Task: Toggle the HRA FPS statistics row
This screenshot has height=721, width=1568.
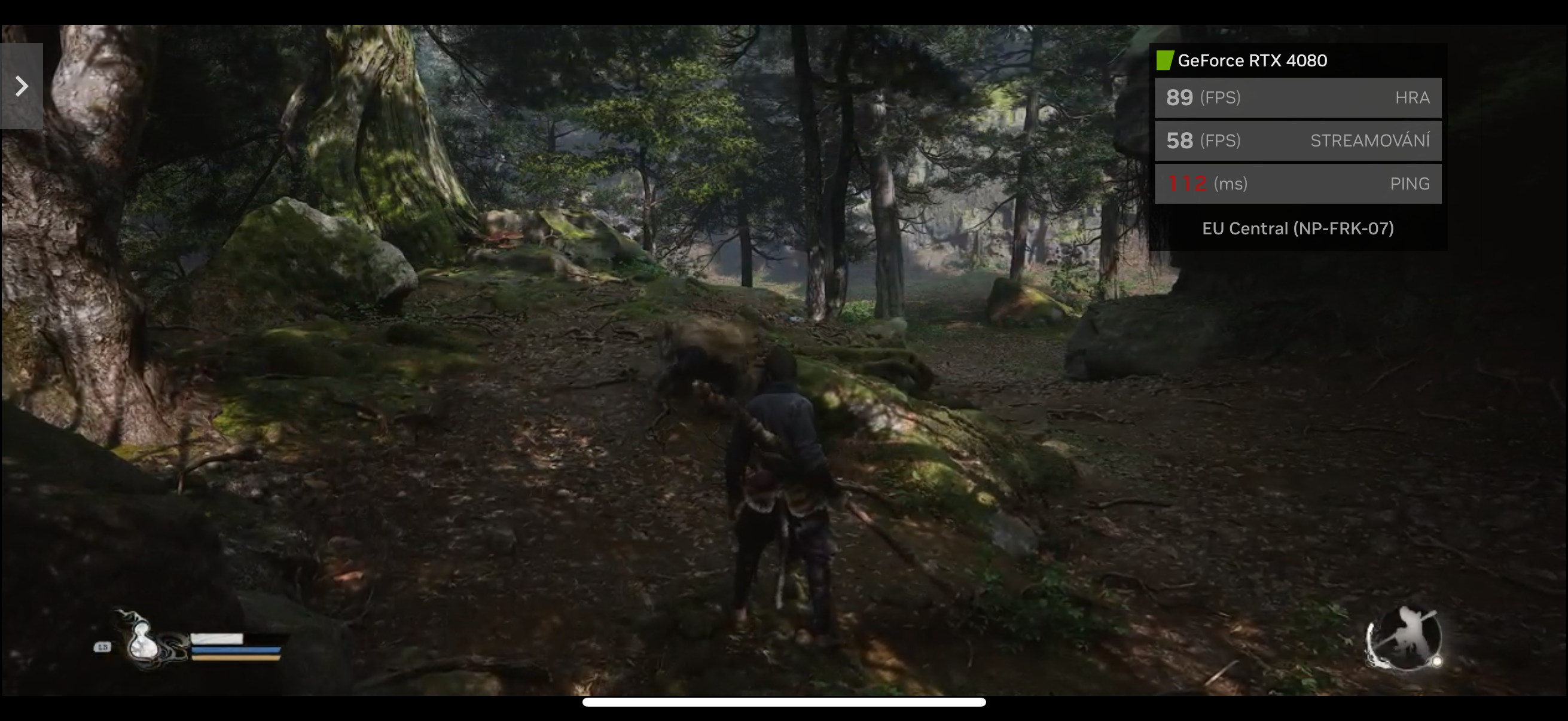Action: 1298,97
